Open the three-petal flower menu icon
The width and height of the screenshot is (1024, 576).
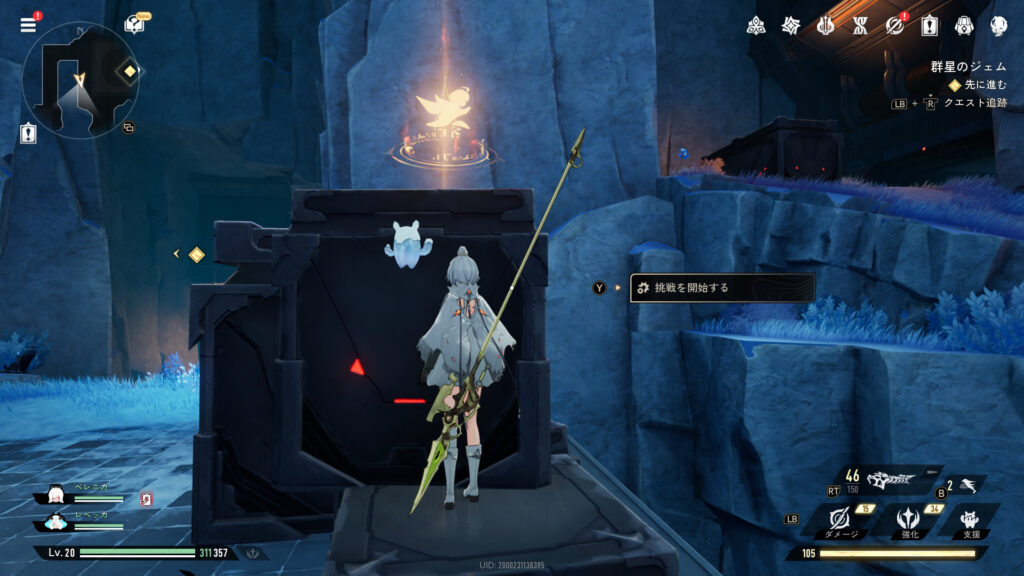[756, 25]
